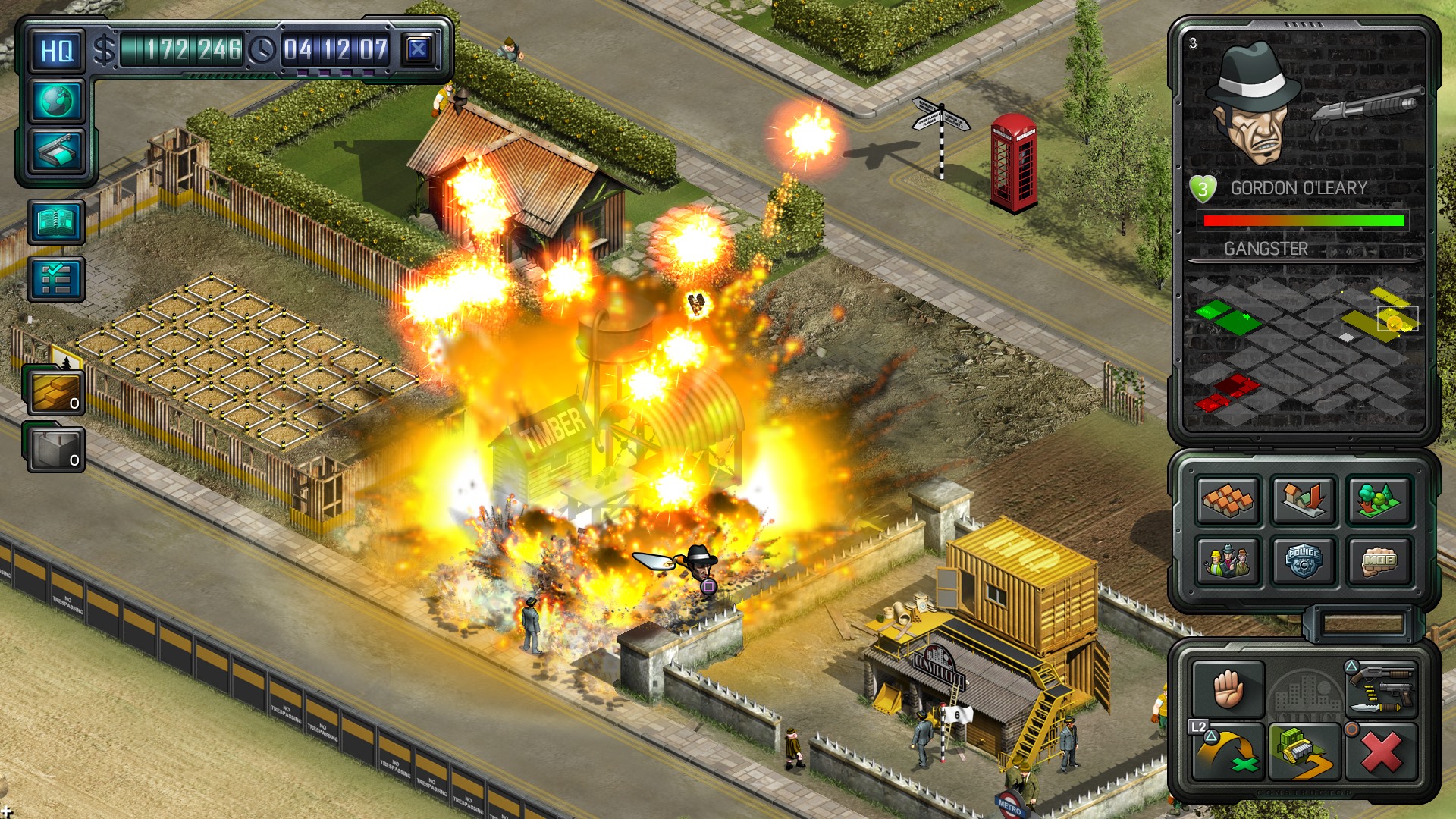This screenshot has width=1456, height=819.
Task: Open the workers and gangsters panel icon
Action: (1226, 561)
